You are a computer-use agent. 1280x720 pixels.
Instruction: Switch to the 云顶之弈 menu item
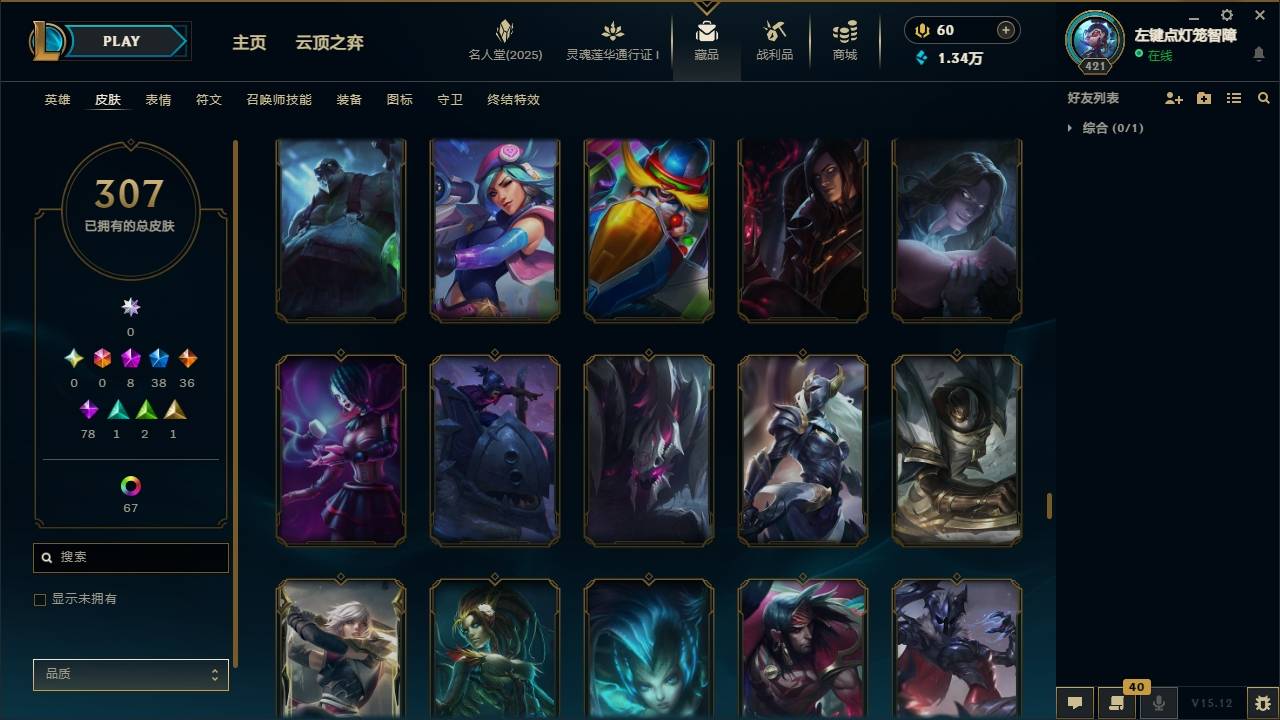[330, 42]
